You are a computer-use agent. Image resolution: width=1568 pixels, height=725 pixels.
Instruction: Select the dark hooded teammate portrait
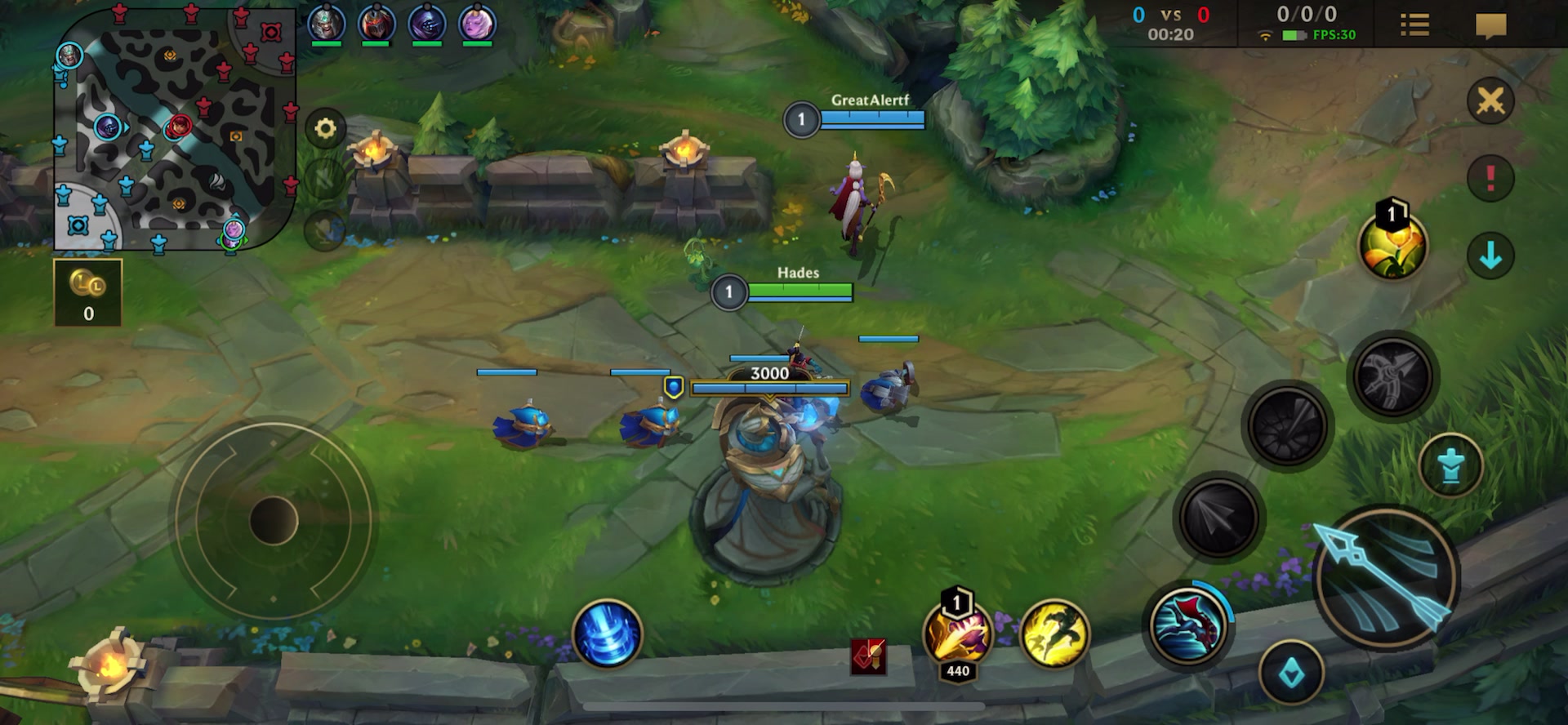tap(426, 22)
